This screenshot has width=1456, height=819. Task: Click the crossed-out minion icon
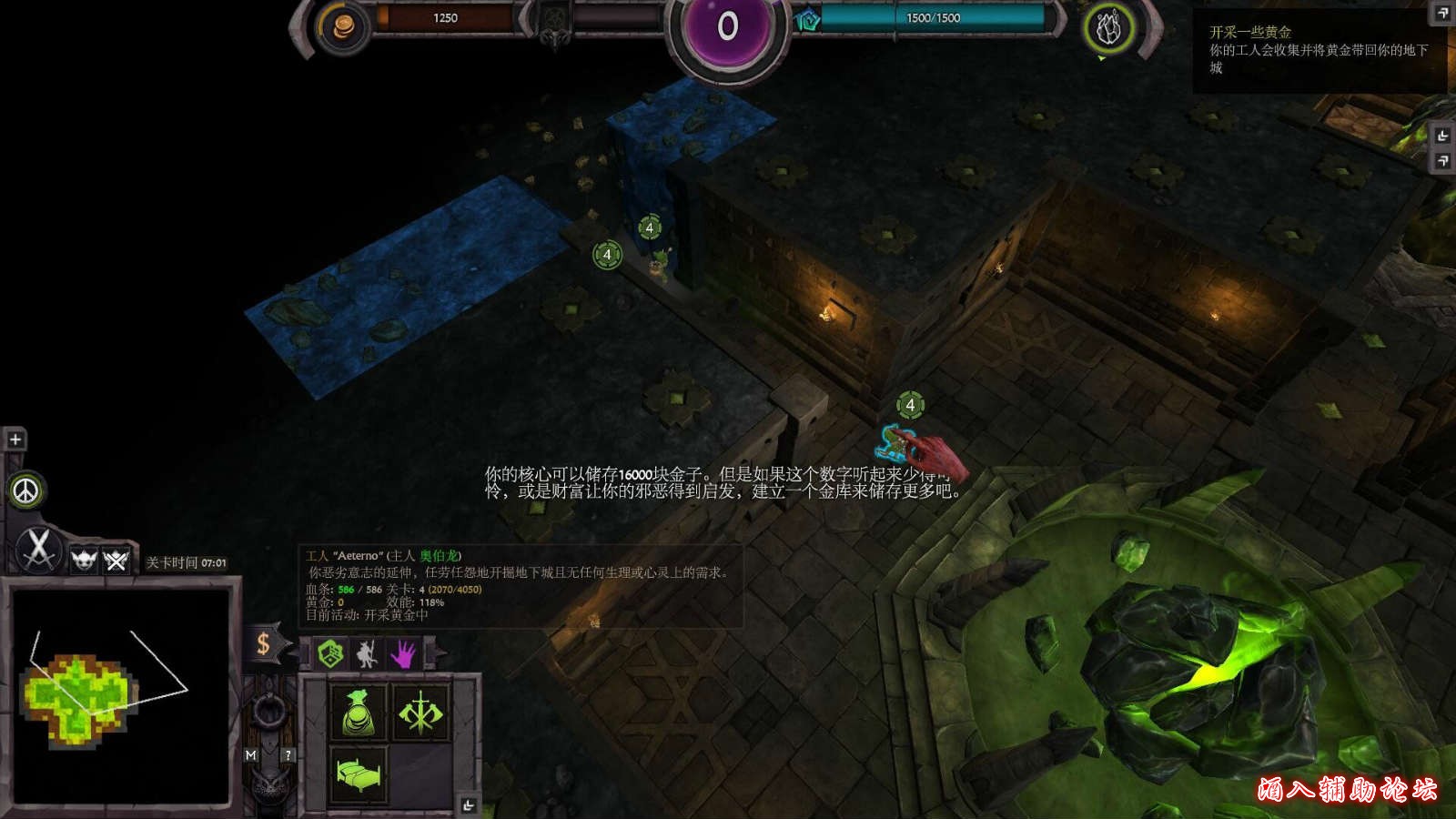[116, 560]
